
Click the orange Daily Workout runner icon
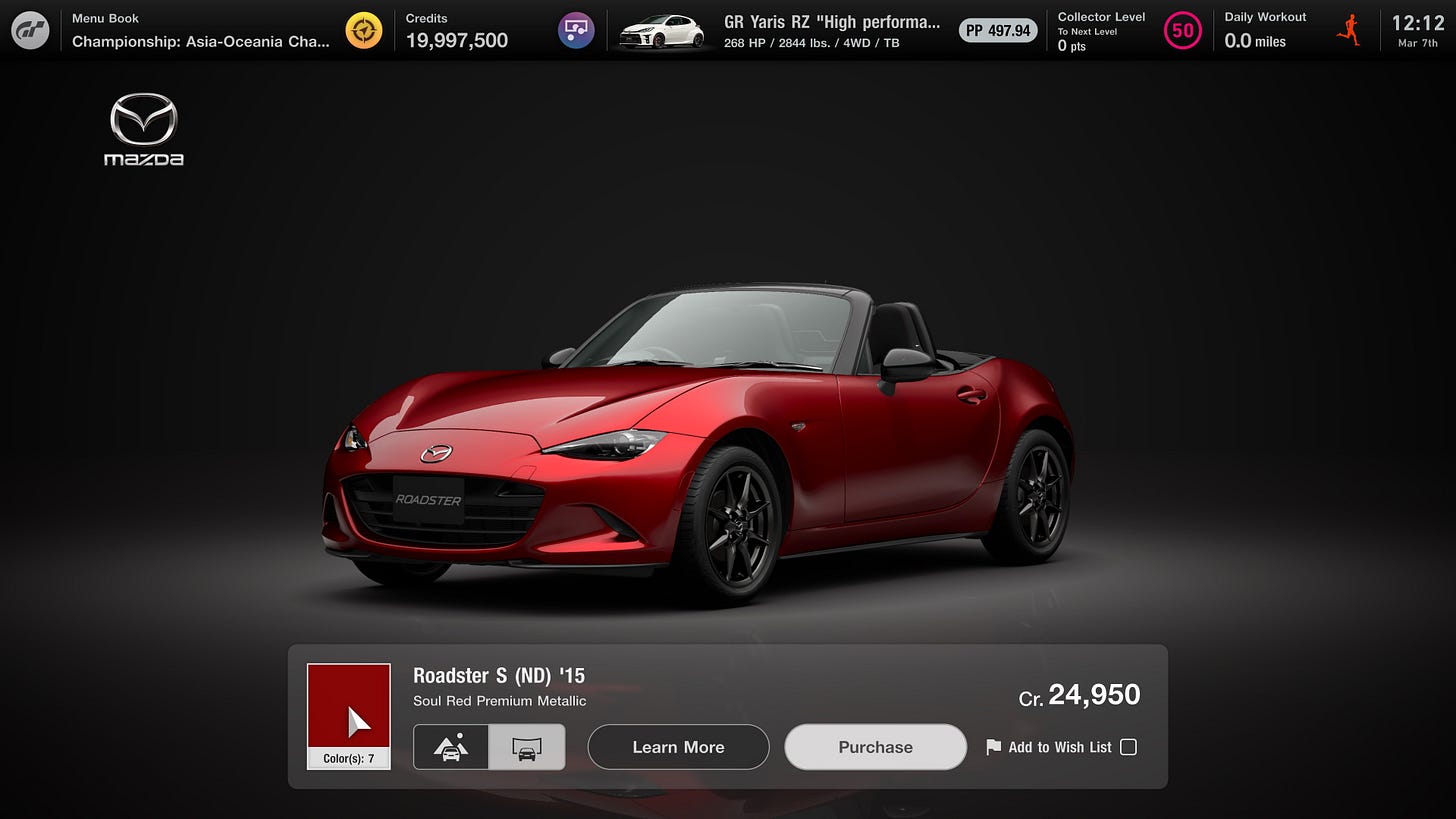1348,30
